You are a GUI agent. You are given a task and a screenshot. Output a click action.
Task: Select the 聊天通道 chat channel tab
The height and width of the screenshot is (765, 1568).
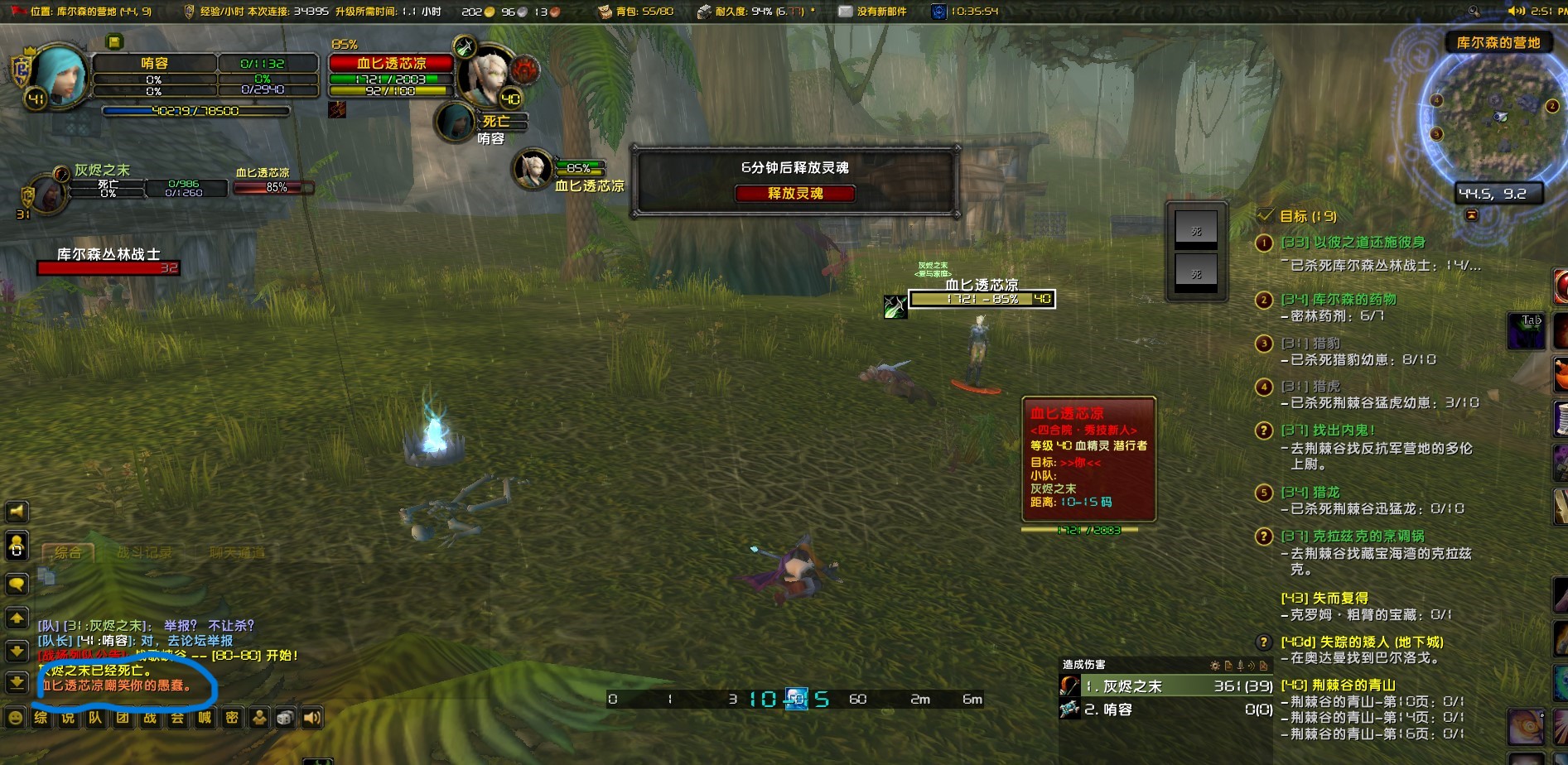[x=237, y=552]
